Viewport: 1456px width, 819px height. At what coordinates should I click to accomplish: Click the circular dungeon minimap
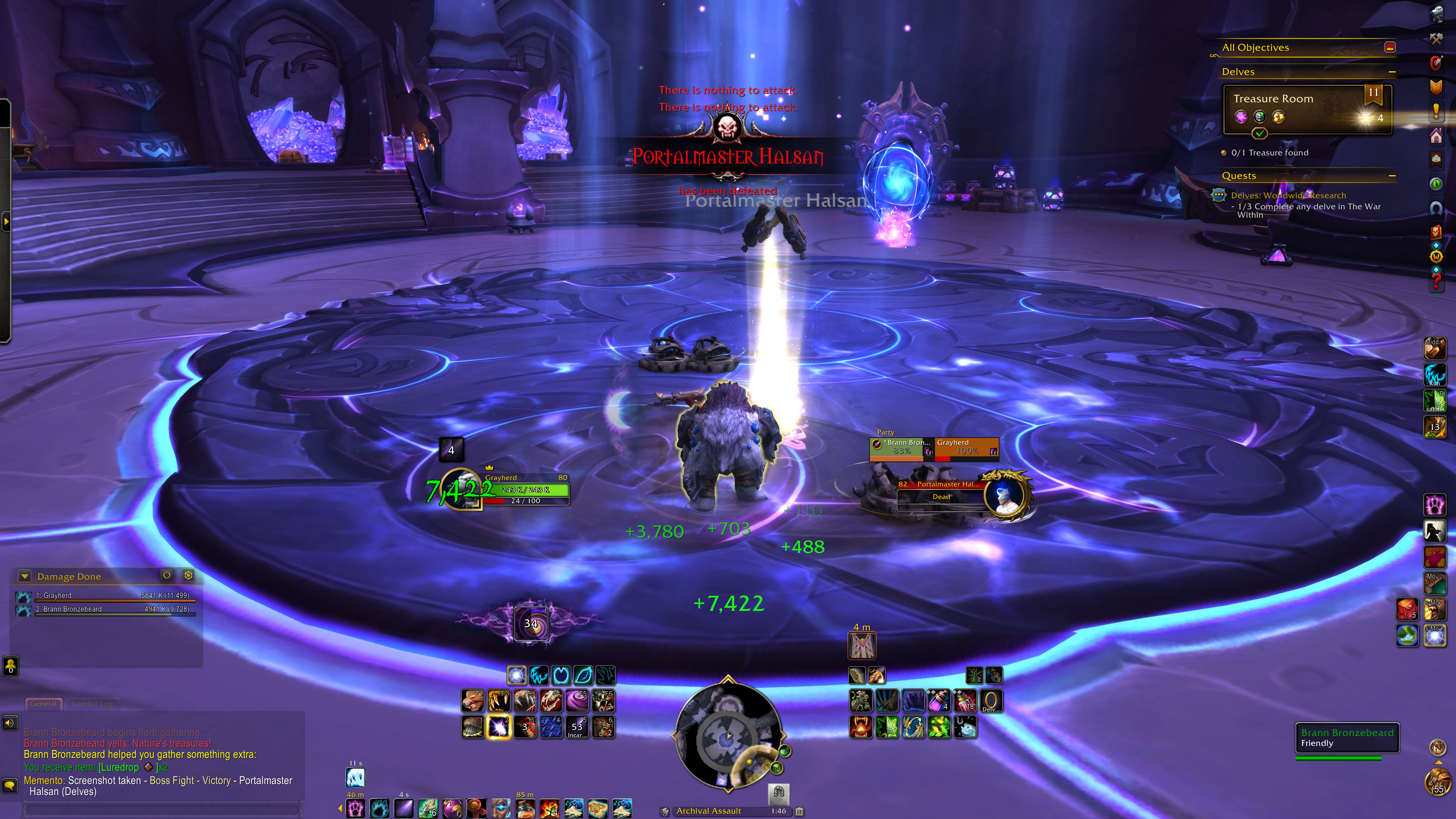(728, 737)
